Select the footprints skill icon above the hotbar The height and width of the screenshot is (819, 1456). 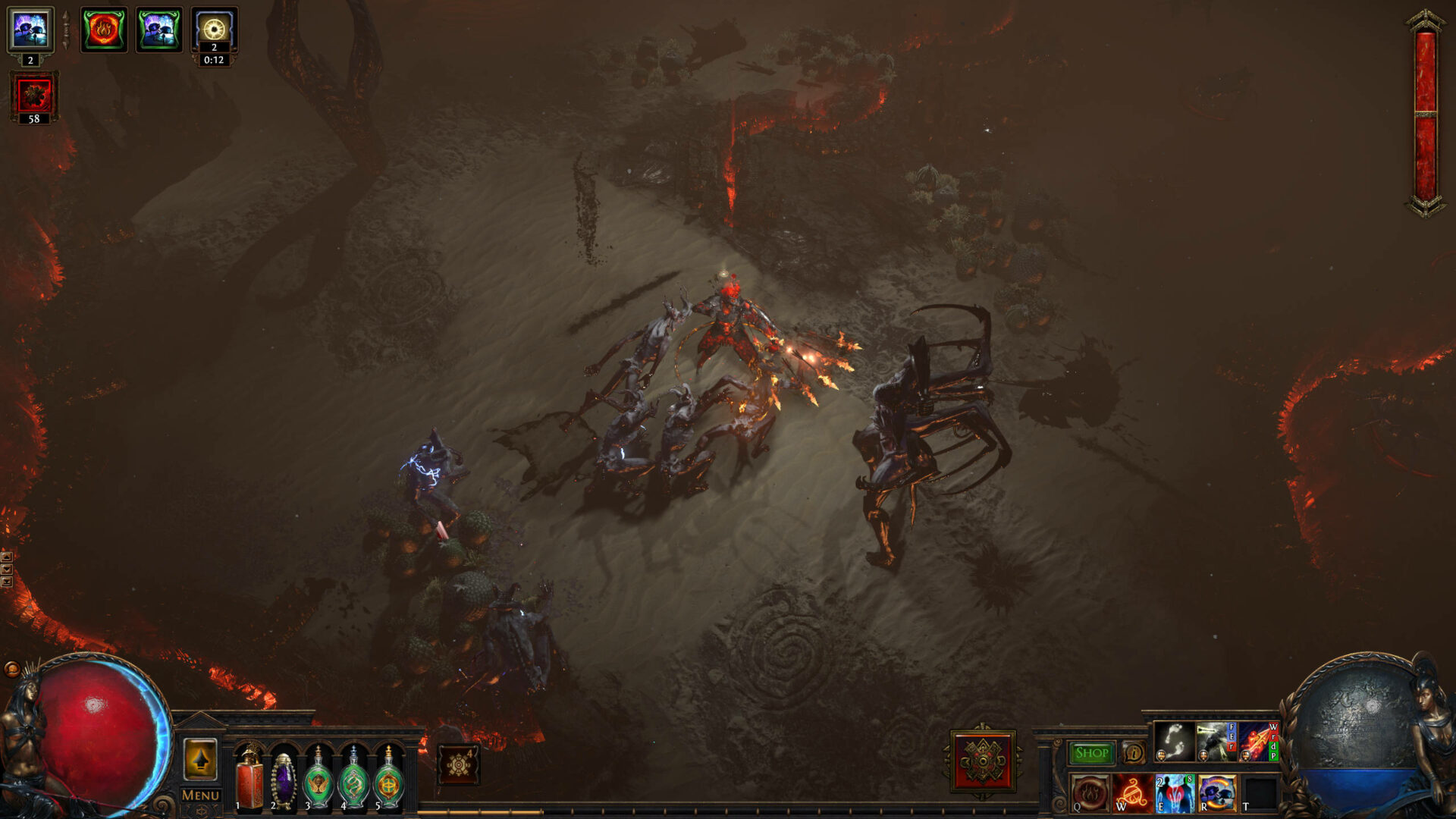1174,740
